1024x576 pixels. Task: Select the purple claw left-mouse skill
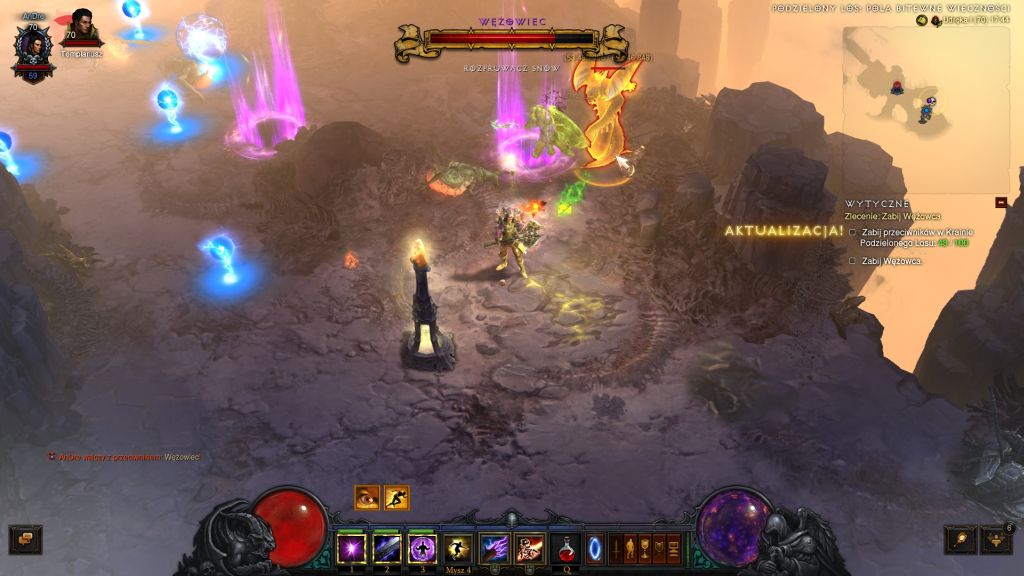click(x=494, y=548)
